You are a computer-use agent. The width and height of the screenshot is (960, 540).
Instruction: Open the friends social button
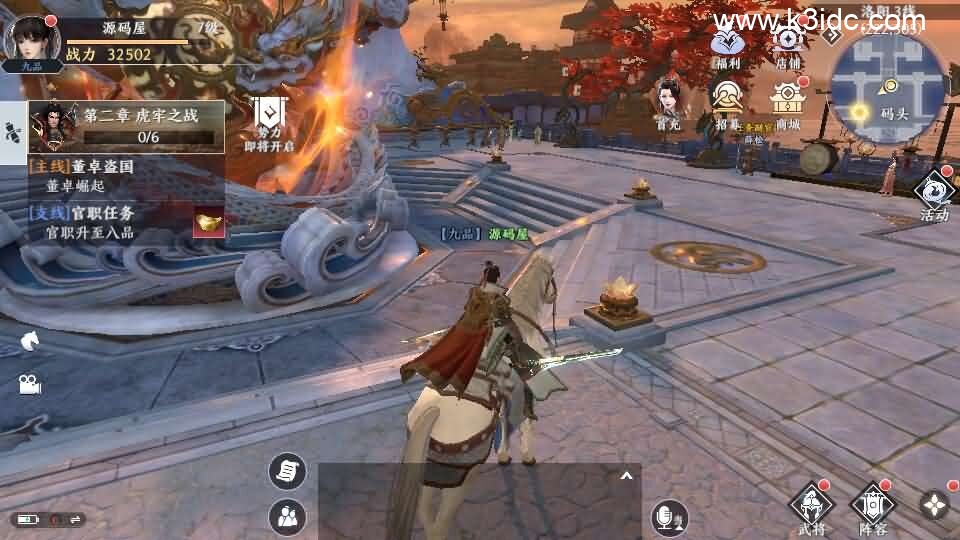point(288,516)
